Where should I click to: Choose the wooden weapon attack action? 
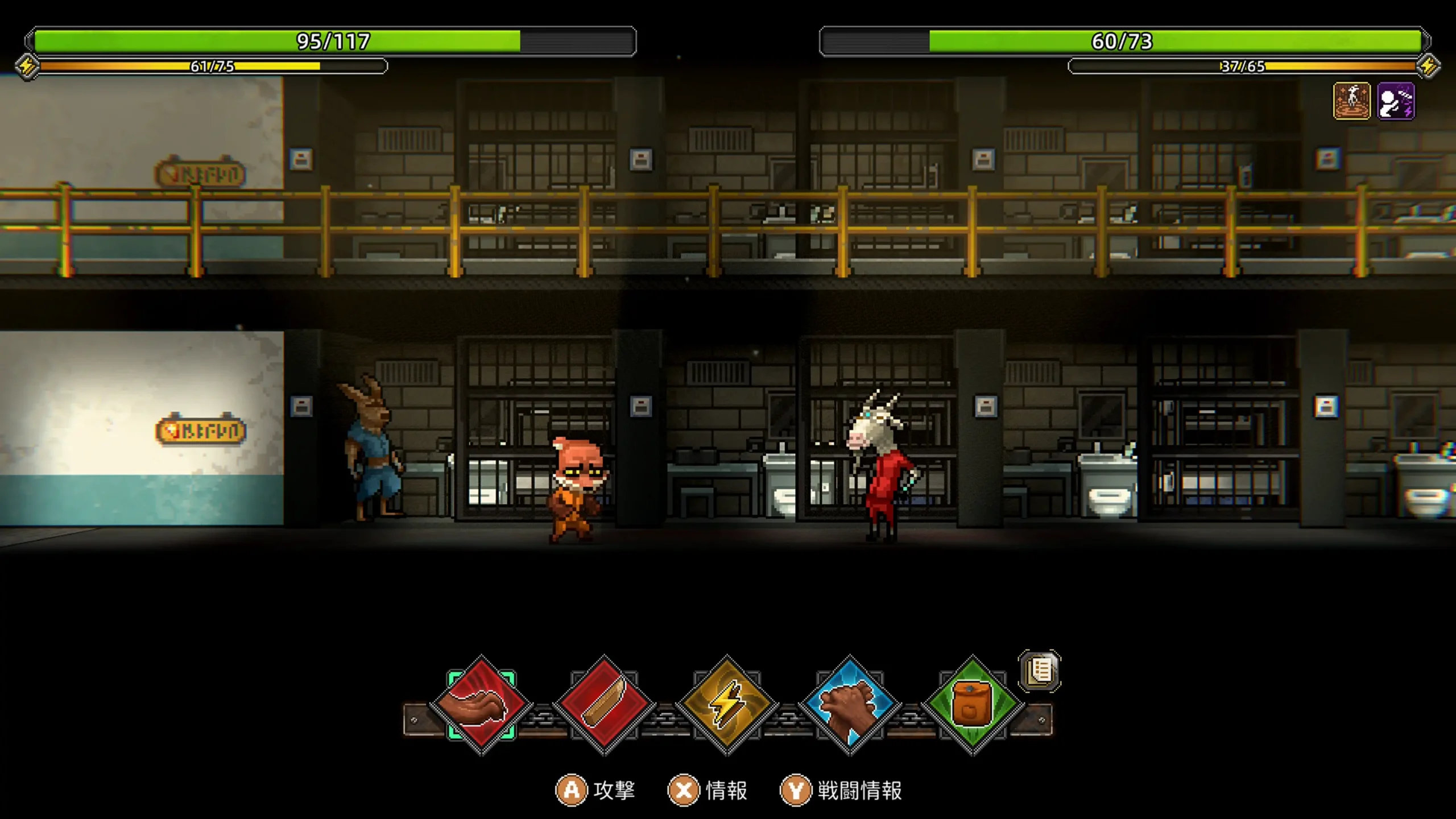pos(604,705)
